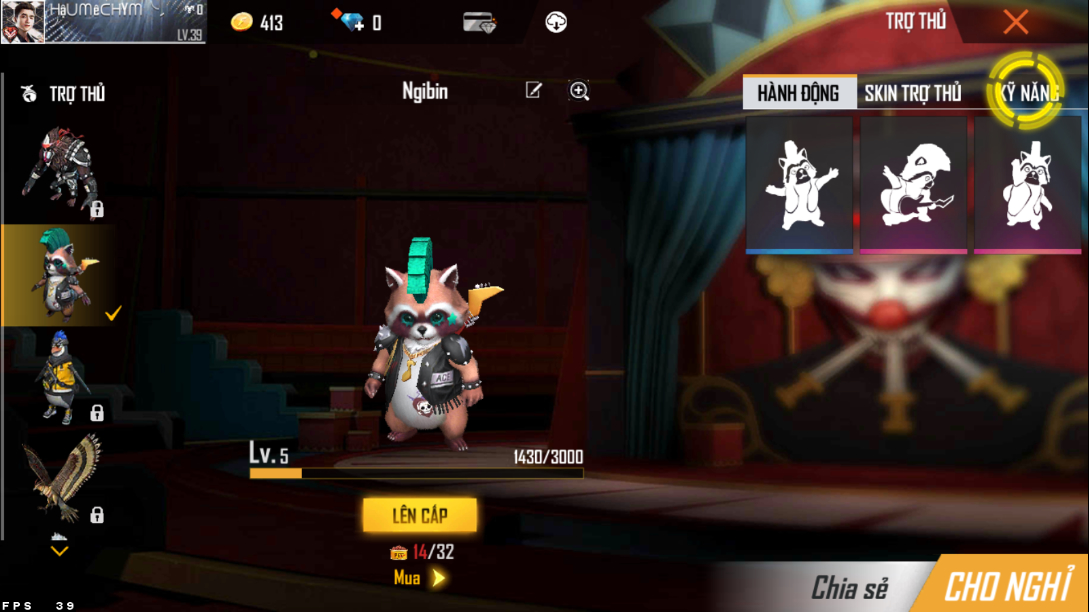1089x612 pixels.
Task: Tap the Cho Nghỉ rest button
Action: 1008,586
